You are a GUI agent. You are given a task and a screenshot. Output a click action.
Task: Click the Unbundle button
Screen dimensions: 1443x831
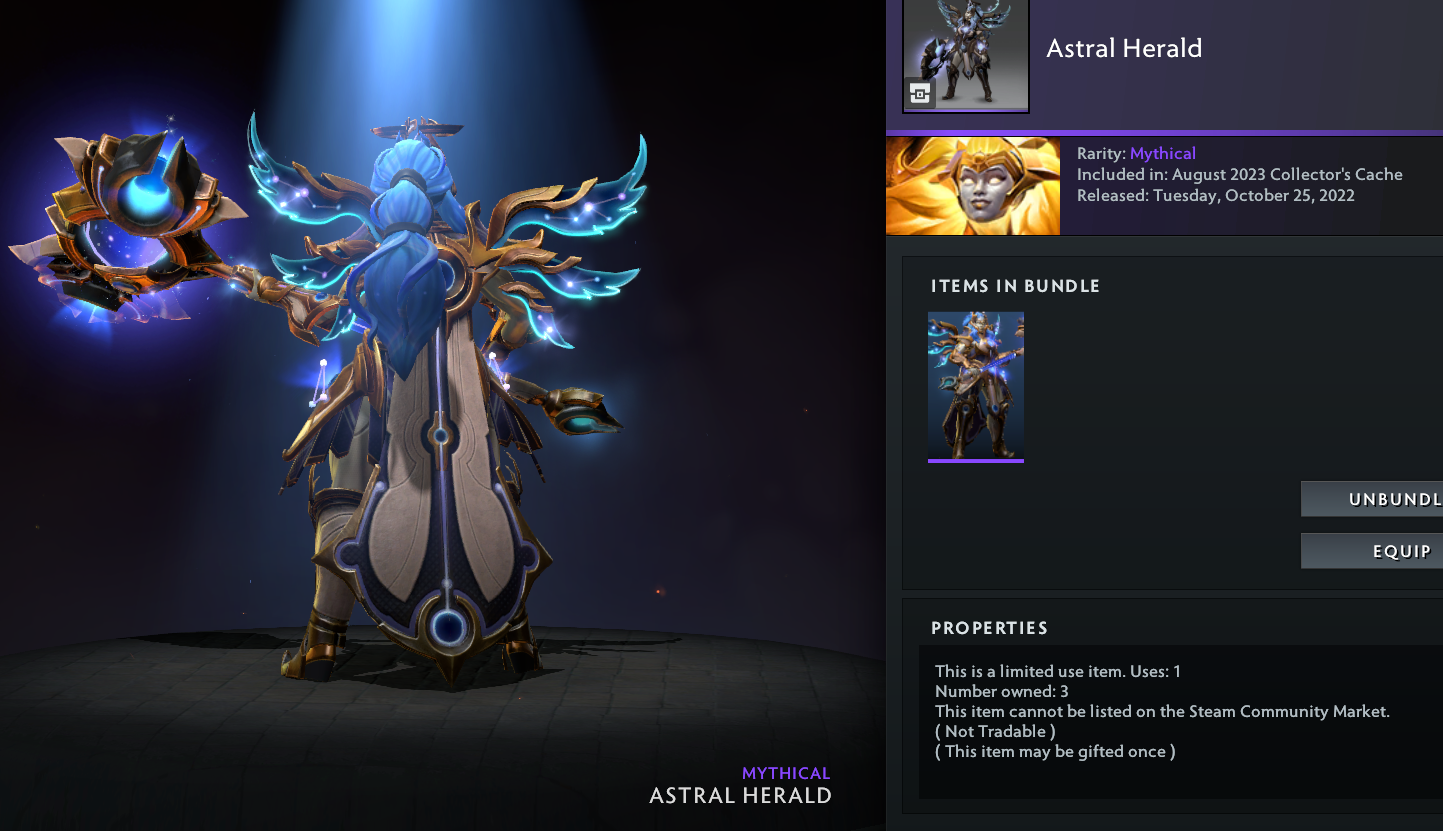point(1373,499)
